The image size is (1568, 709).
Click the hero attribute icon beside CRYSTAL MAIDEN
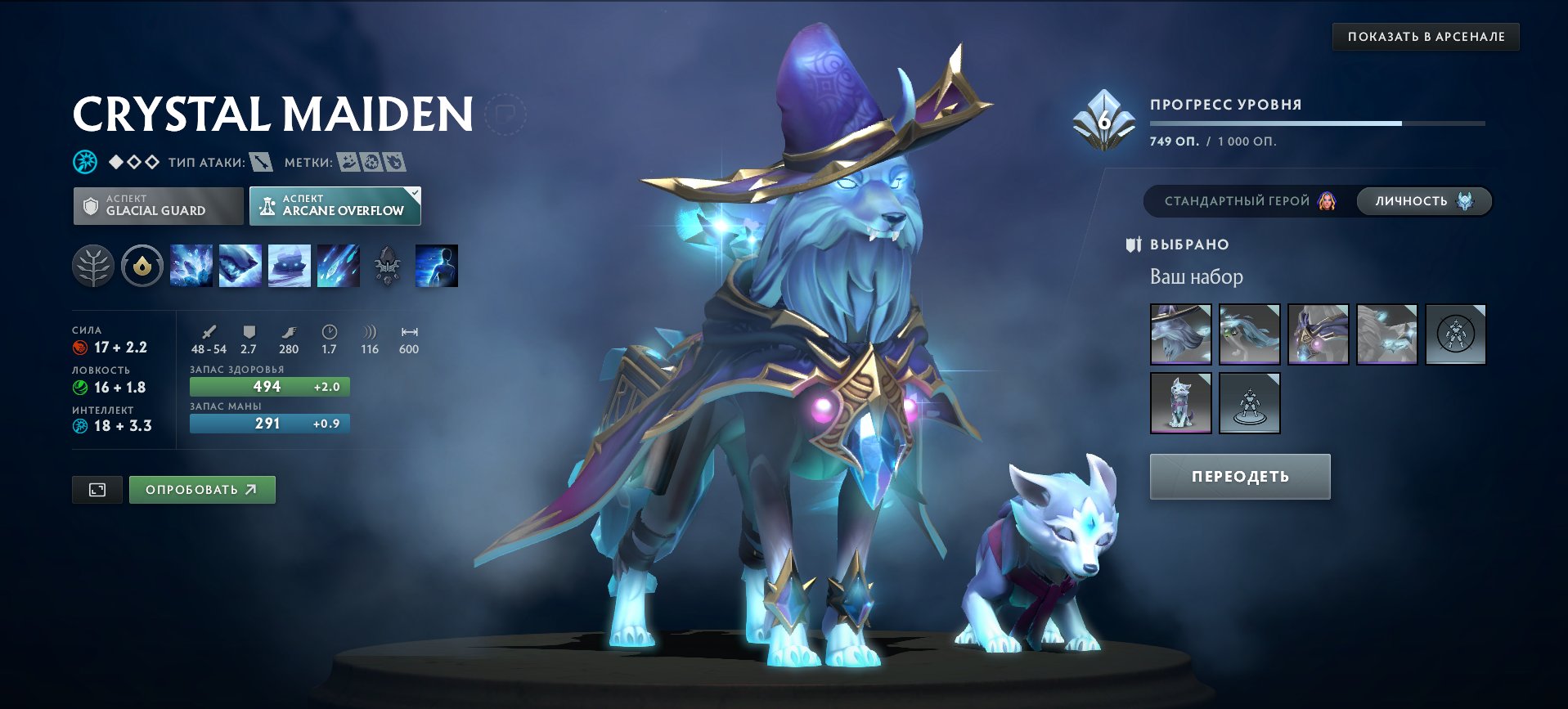click(x=84, y=160)
